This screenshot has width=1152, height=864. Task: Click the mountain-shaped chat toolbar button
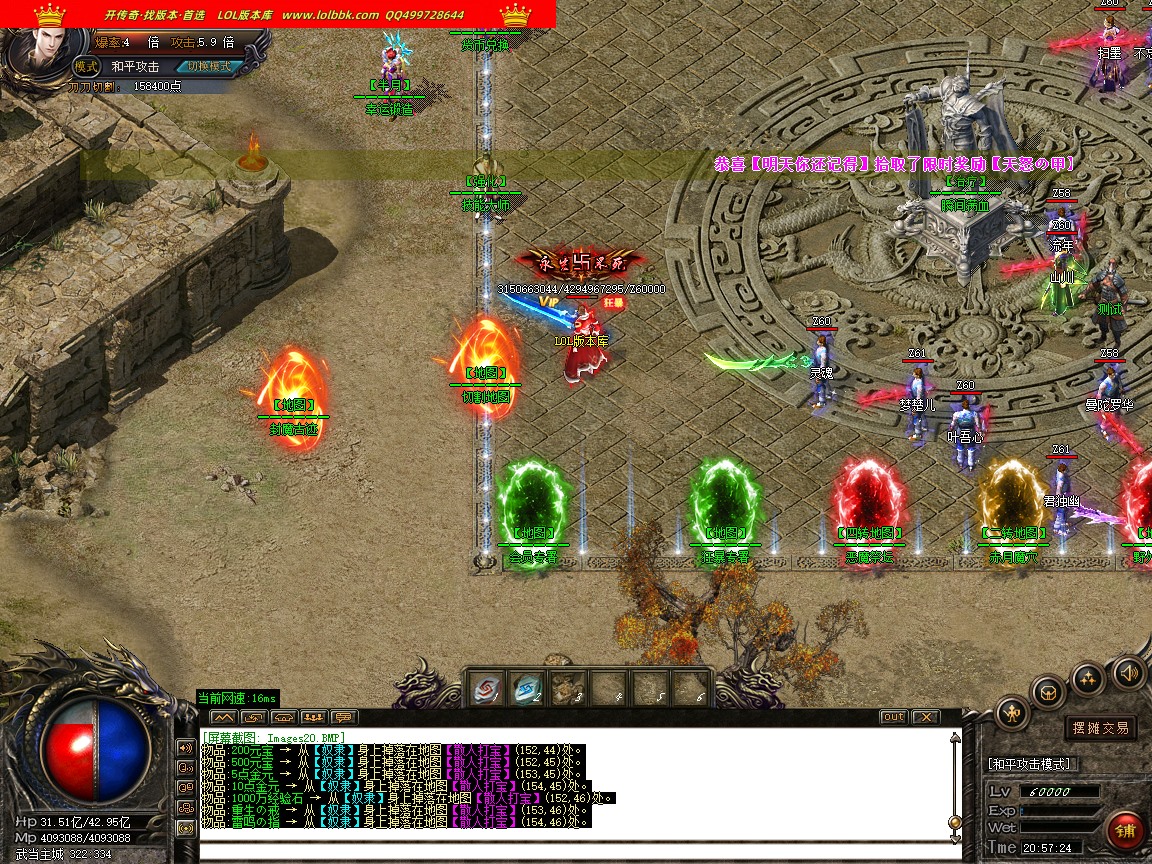tap(223, 717)
